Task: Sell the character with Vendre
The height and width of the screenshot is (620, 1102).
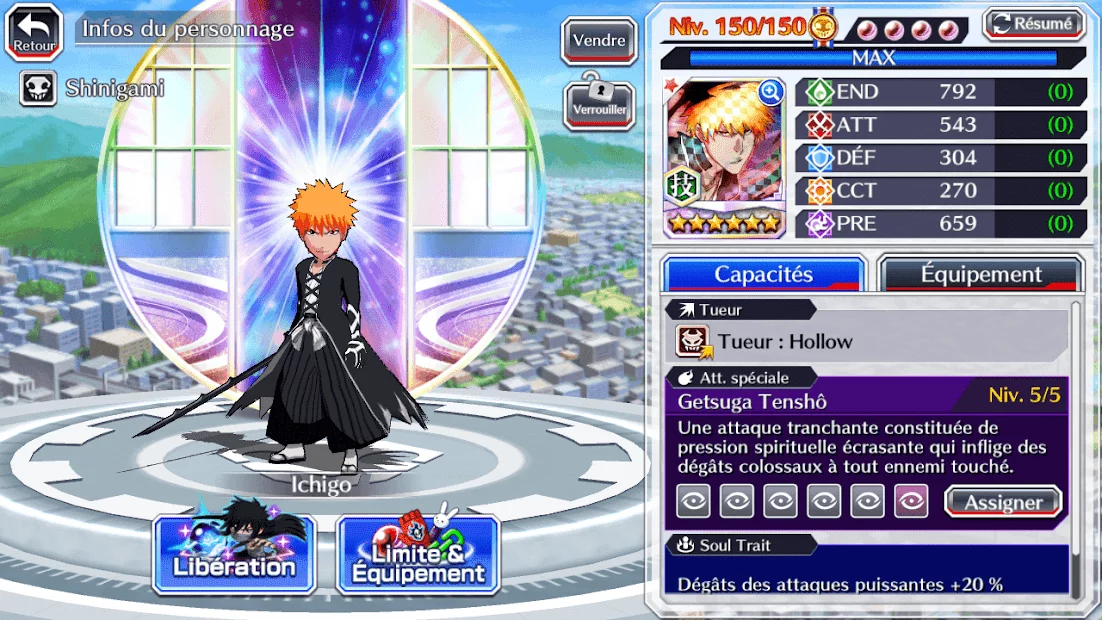Action: (x=599, y=41)
